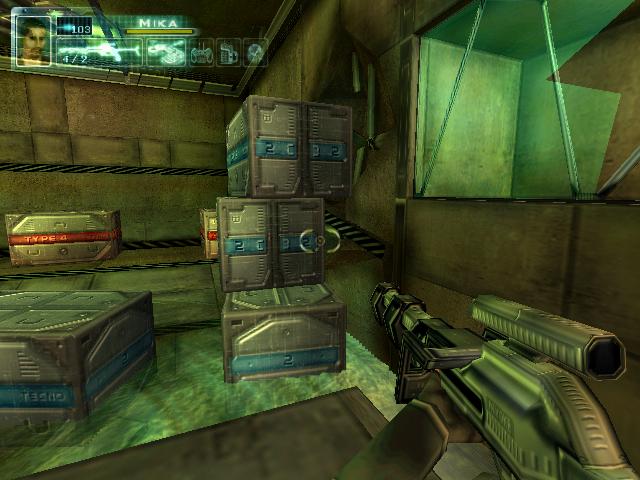Click Mika's character portrait

click(33, 40)
